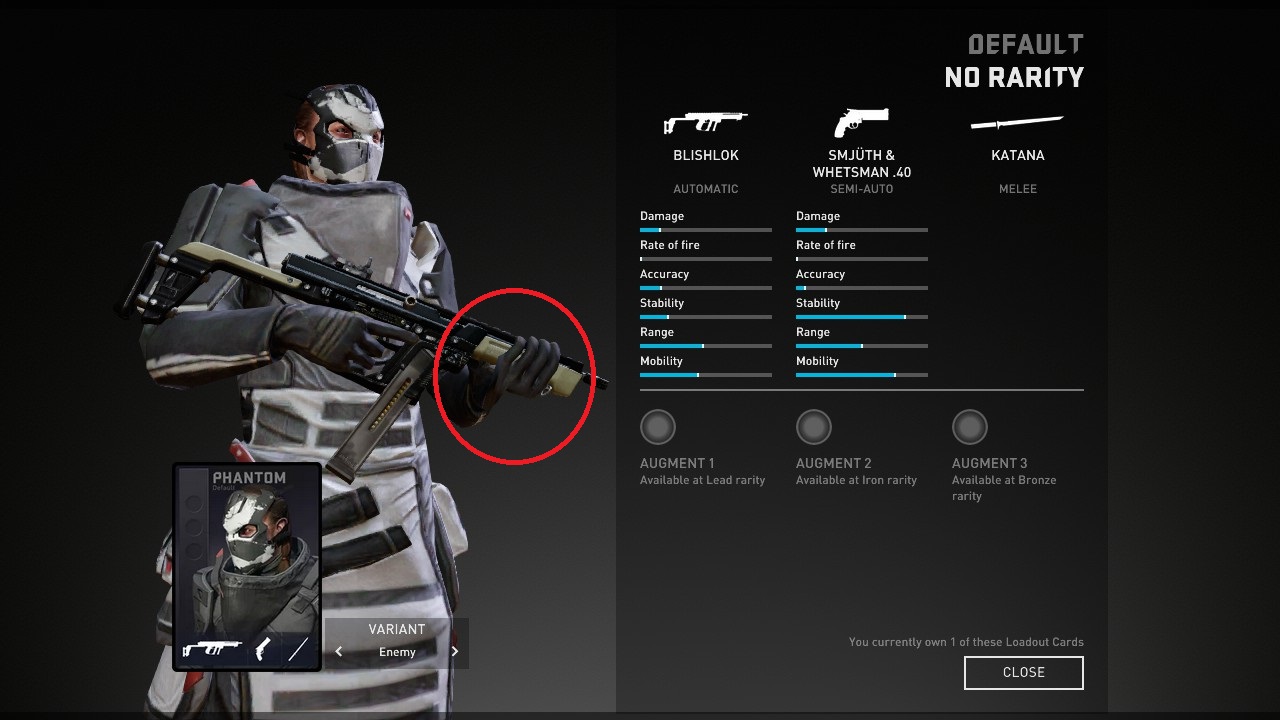
Task: Click the Augment 2 slot
Action: coord(814,428)
